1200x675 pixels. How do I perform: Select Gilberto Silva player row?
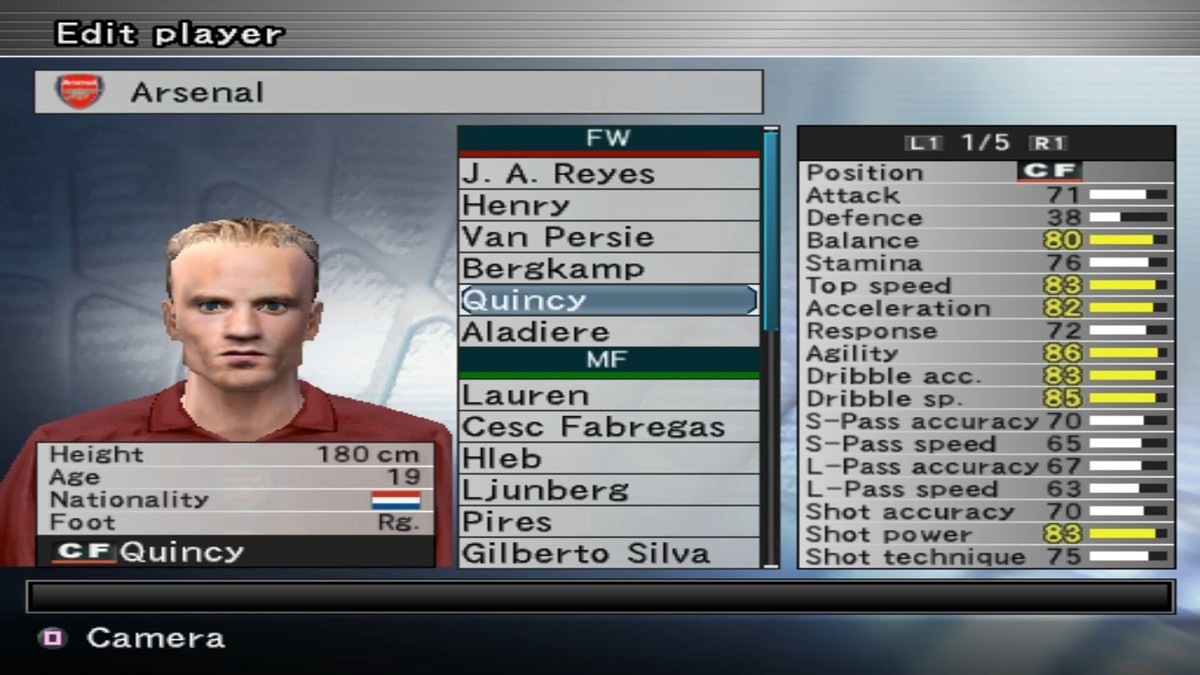tap(608, 553)
